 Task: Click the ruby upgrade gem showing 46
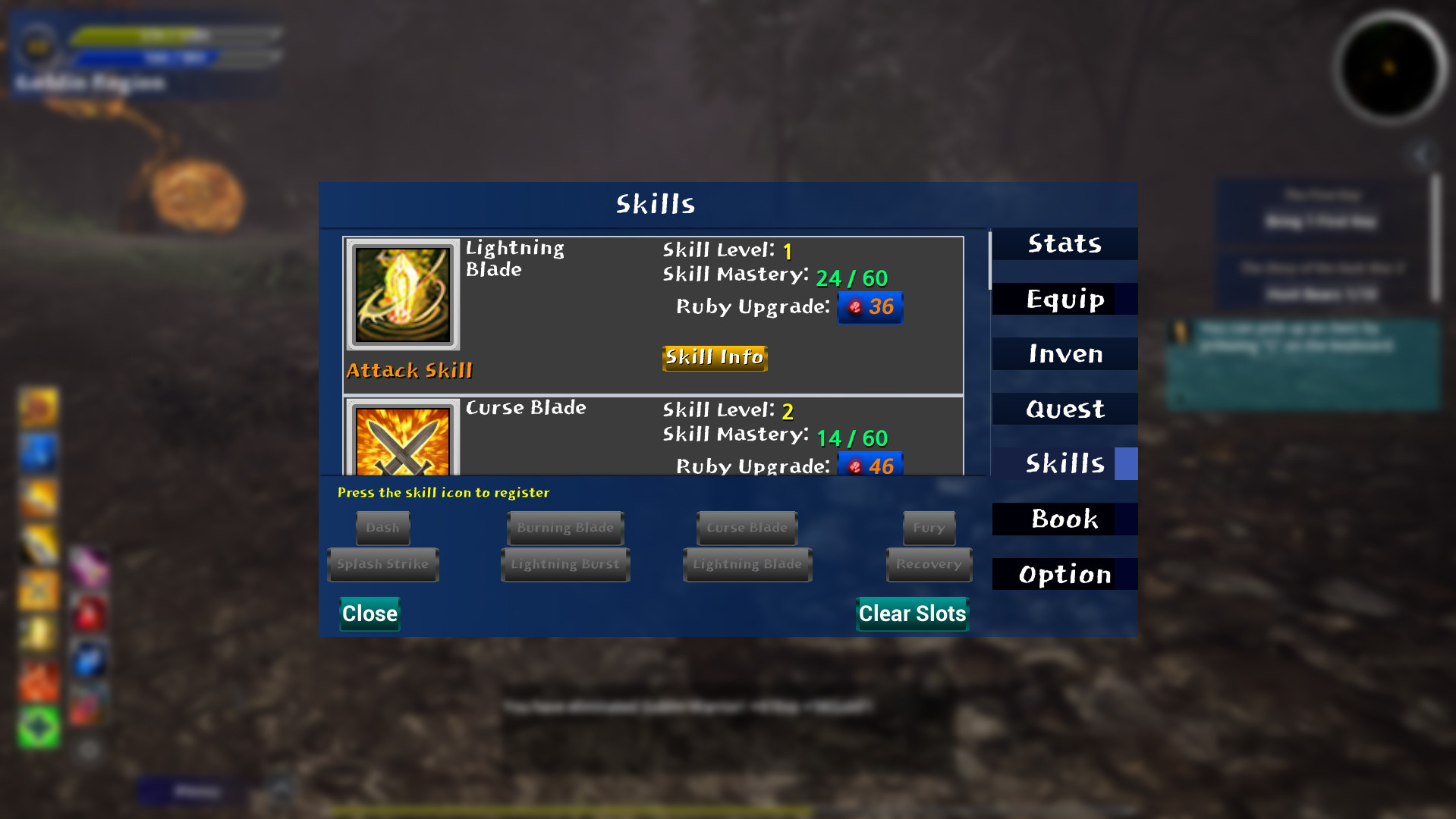[871, 466]
